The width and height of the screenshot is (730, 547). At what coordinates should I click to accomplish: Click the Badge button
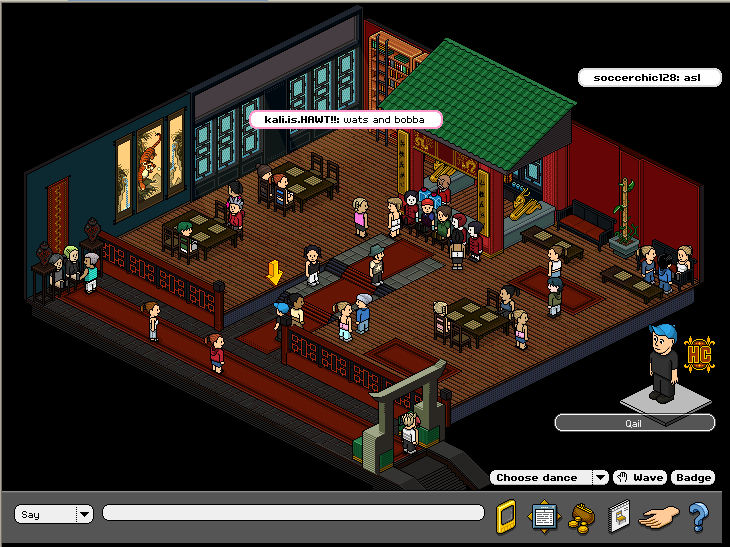pyautogui.click(x=693, y=478)
